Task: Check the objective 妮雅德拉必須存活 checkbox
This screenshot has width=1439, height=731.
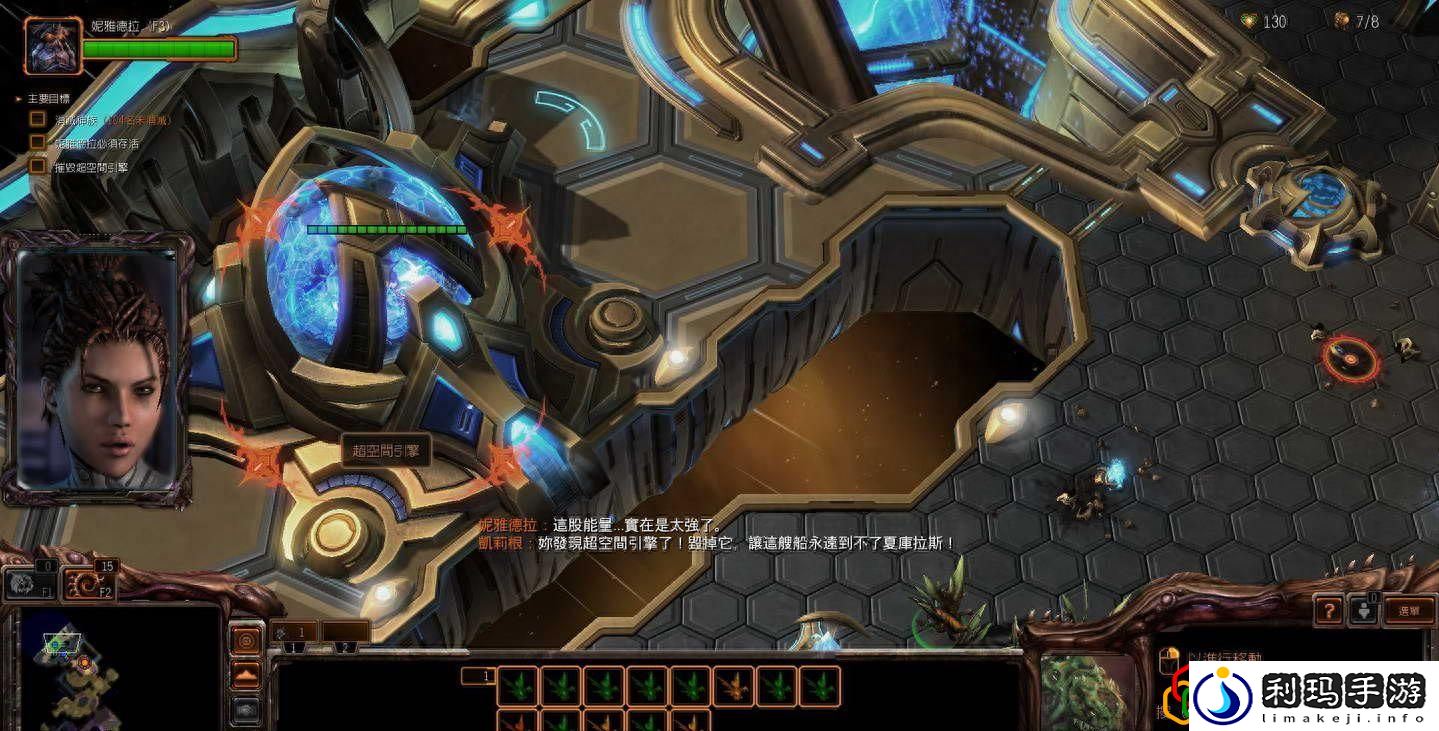Action: point(37,141)
